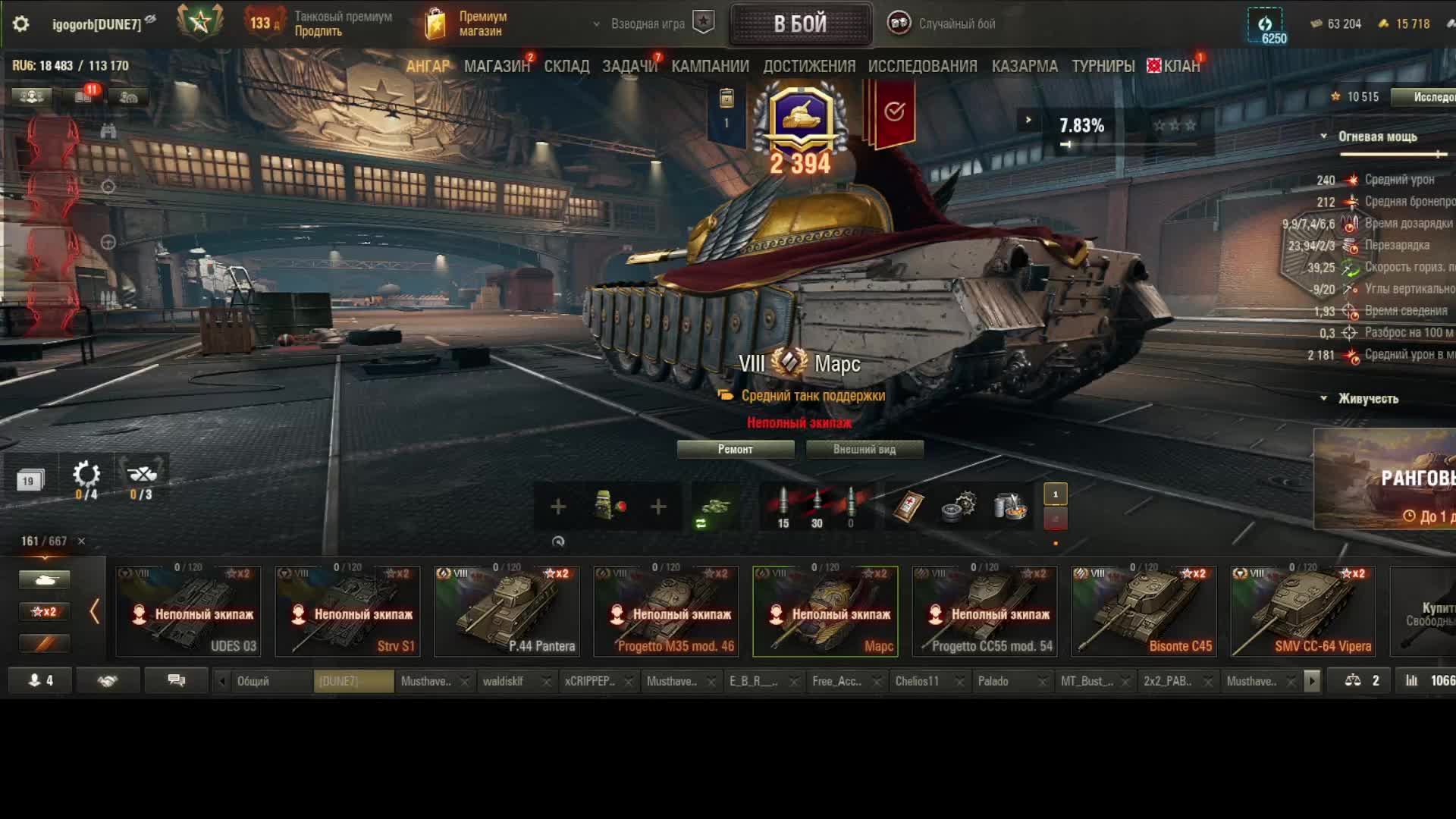This screenshot has width=1456, height=819.
Task: Open the settings gear menu
Action: tap(20, 24)
